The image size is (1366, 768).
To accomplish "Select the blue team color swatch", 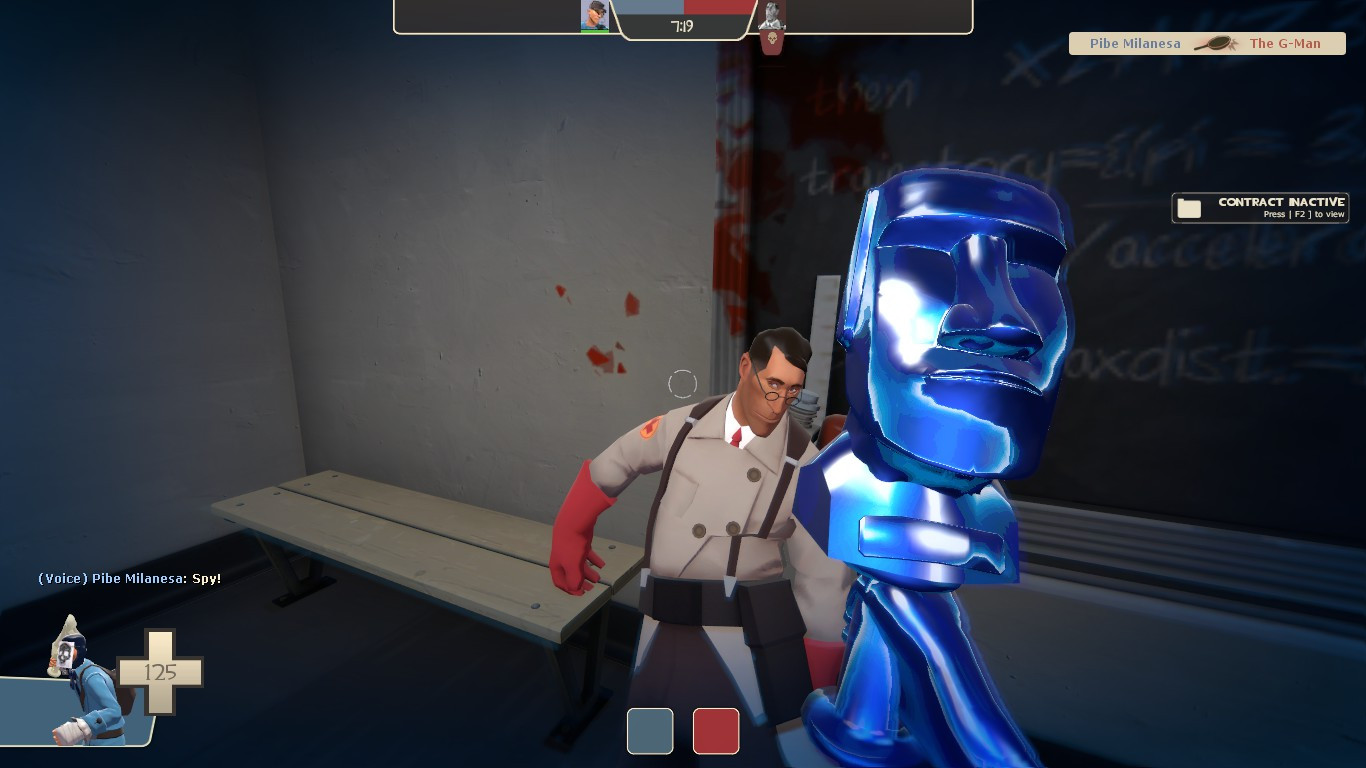I will point(650,731).
